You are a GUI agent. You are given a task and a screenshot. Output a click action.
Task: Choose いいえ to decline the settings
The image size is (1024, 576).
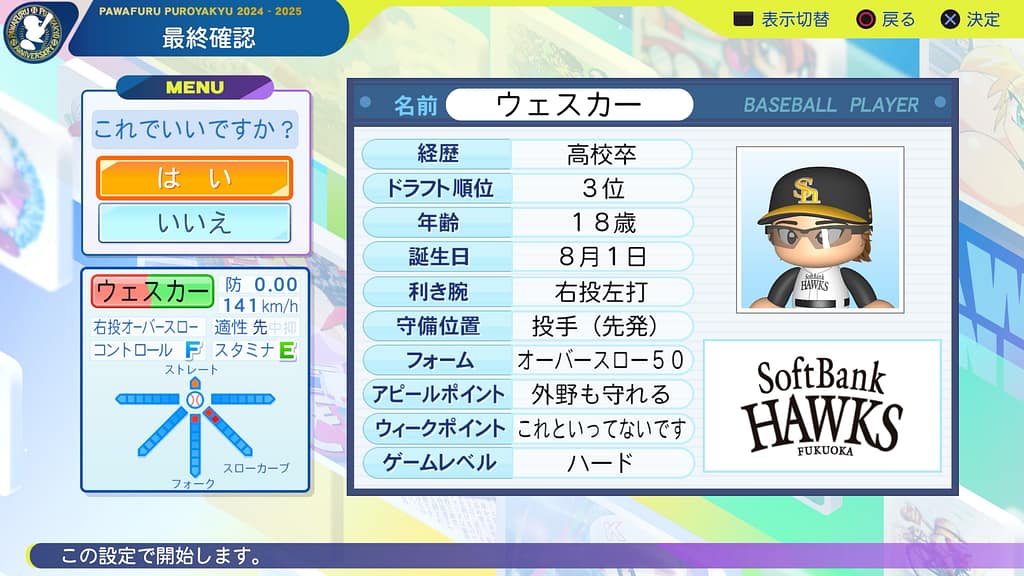tap(194, 223)
